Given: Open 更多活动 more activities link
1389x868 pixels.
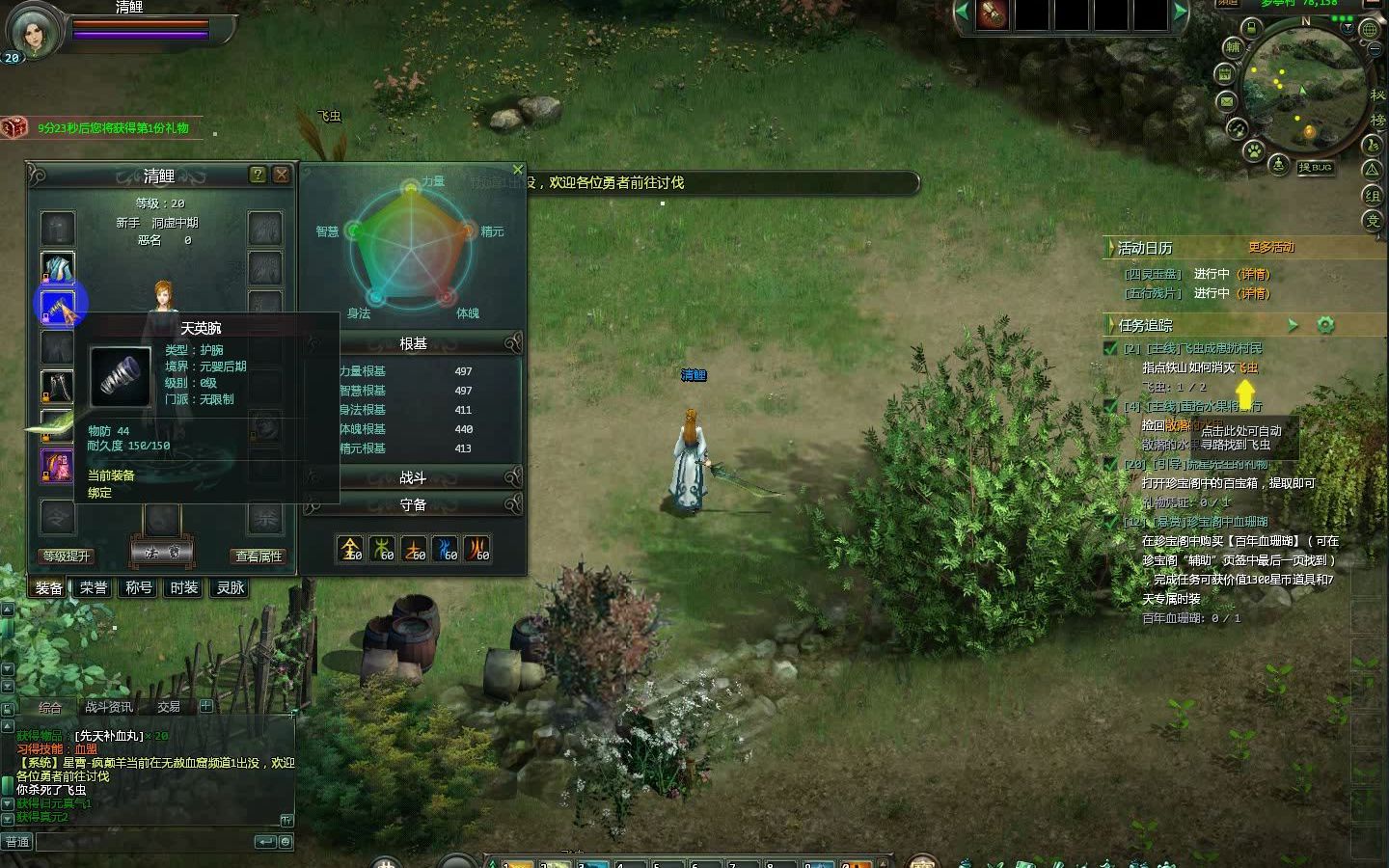Looking at the screenshot, I should tap(1270, 247).
